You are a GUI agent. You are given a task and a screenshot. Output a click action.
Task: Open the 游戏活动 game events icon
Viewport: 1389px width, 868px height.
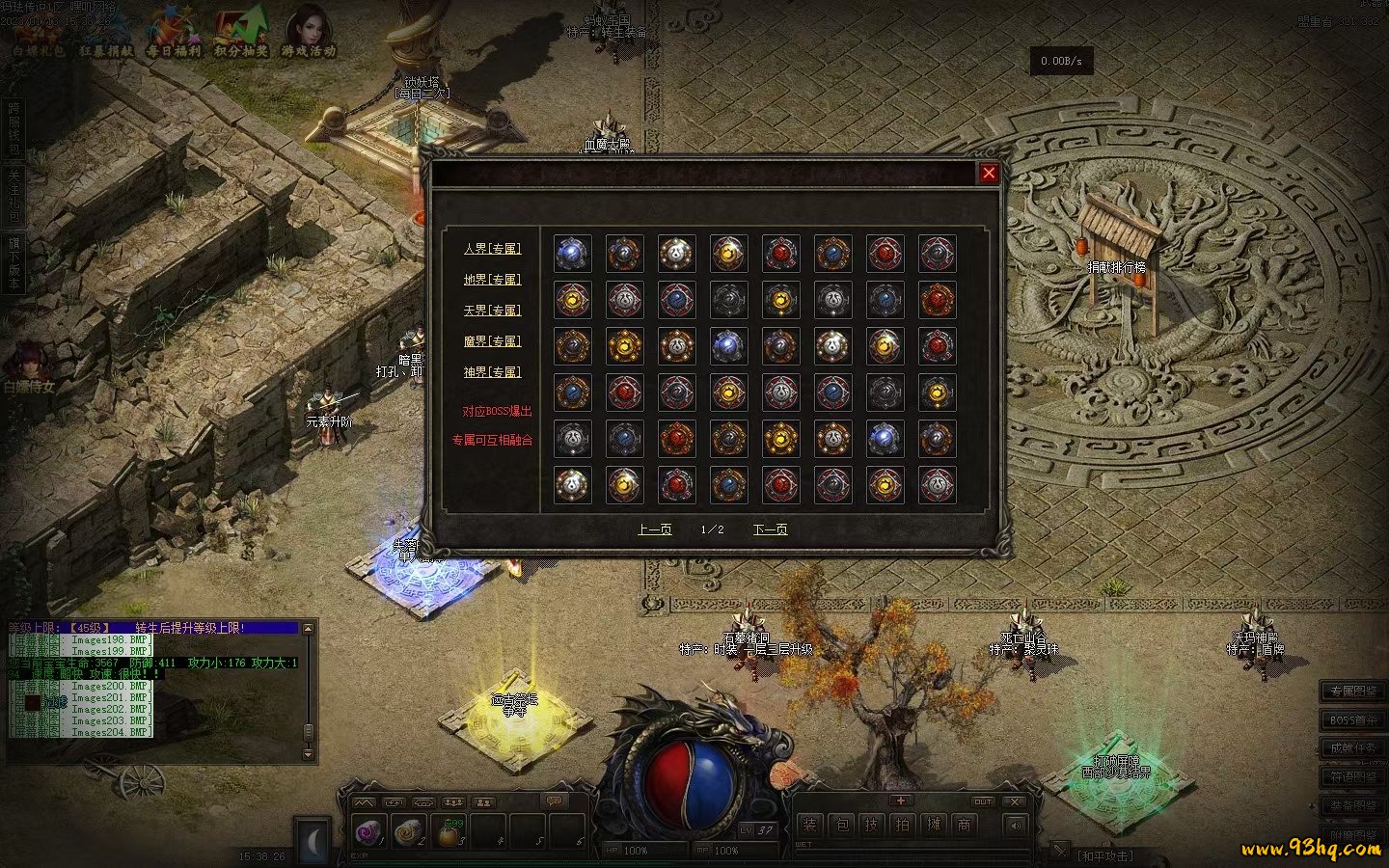[309, 34]
